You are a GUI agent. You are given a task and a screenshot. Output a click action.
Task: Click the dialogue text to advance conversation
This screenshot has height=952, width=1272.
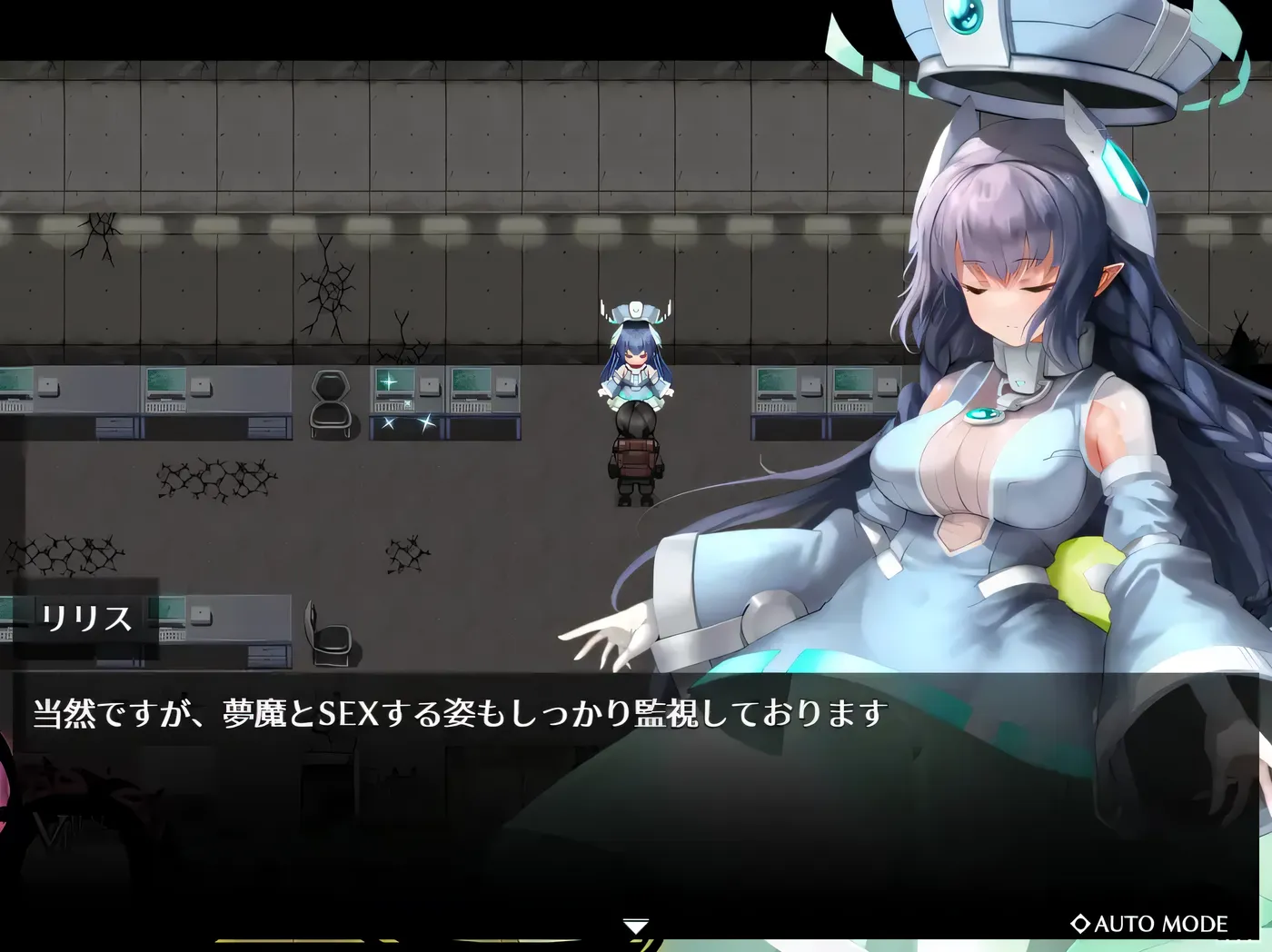click(x=454, y=715)
